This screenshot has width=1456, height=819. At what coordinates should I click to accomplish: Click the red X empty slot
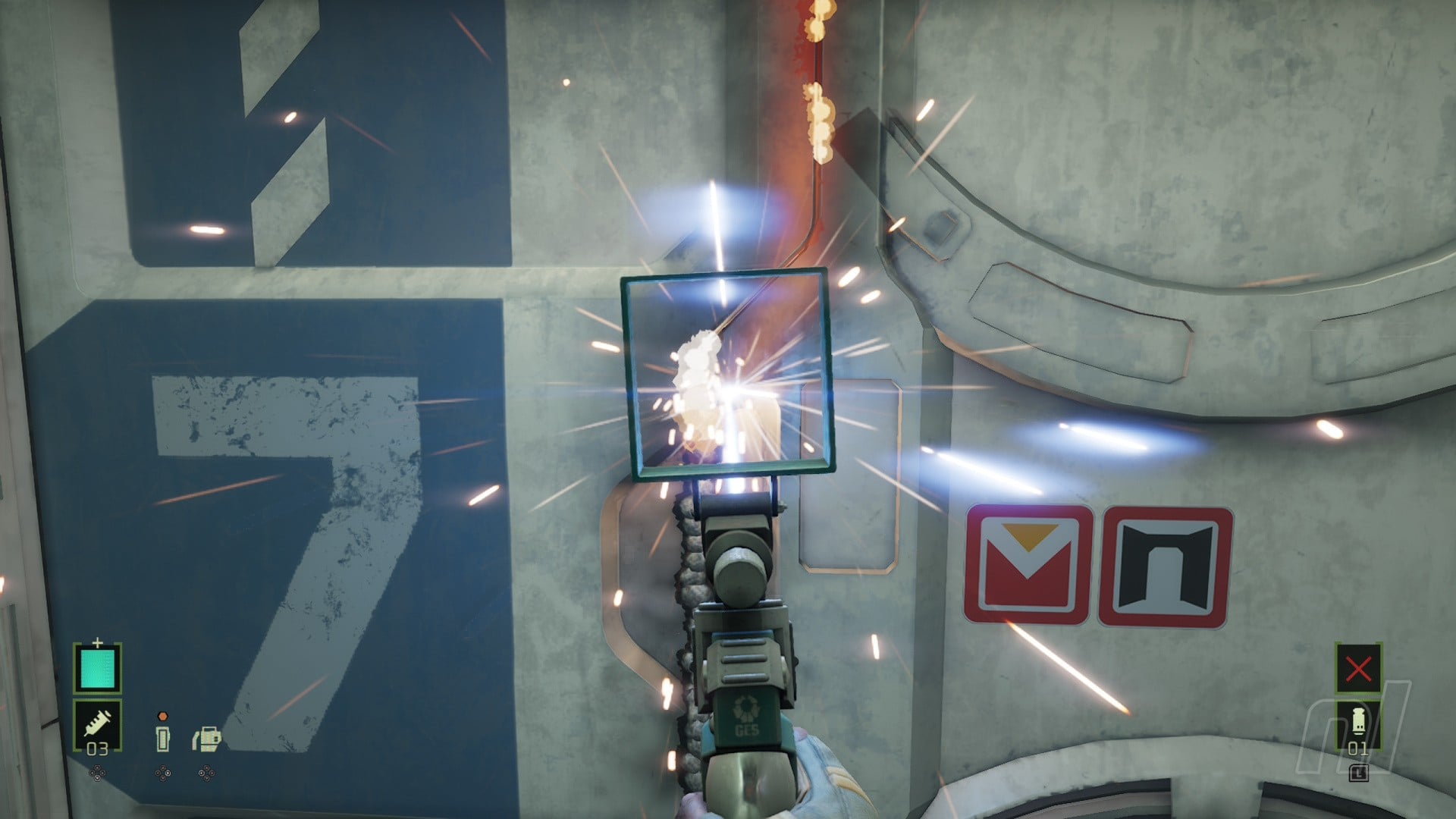tap(1357, 669)
